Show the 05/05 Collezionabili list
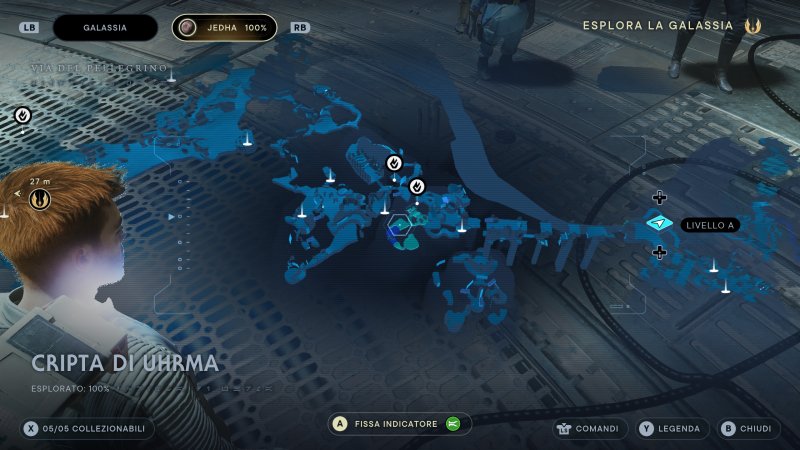Viewport: 800px width, 450px height. pos(88,428)
